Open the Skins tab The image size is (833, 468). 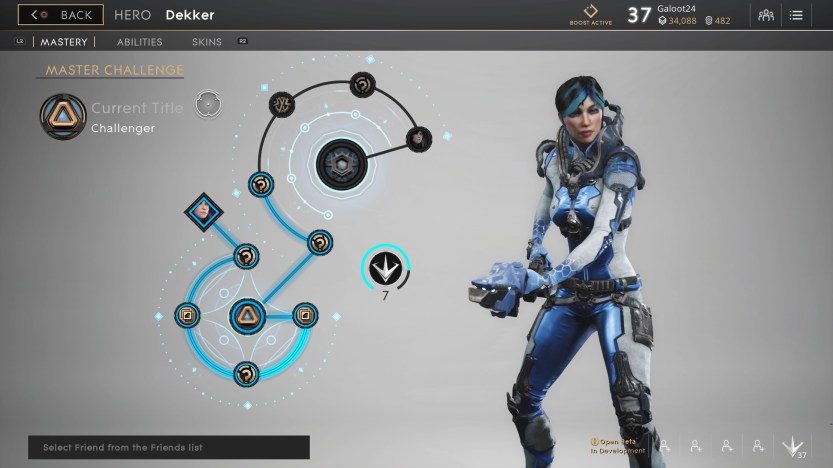pos(207,42)
